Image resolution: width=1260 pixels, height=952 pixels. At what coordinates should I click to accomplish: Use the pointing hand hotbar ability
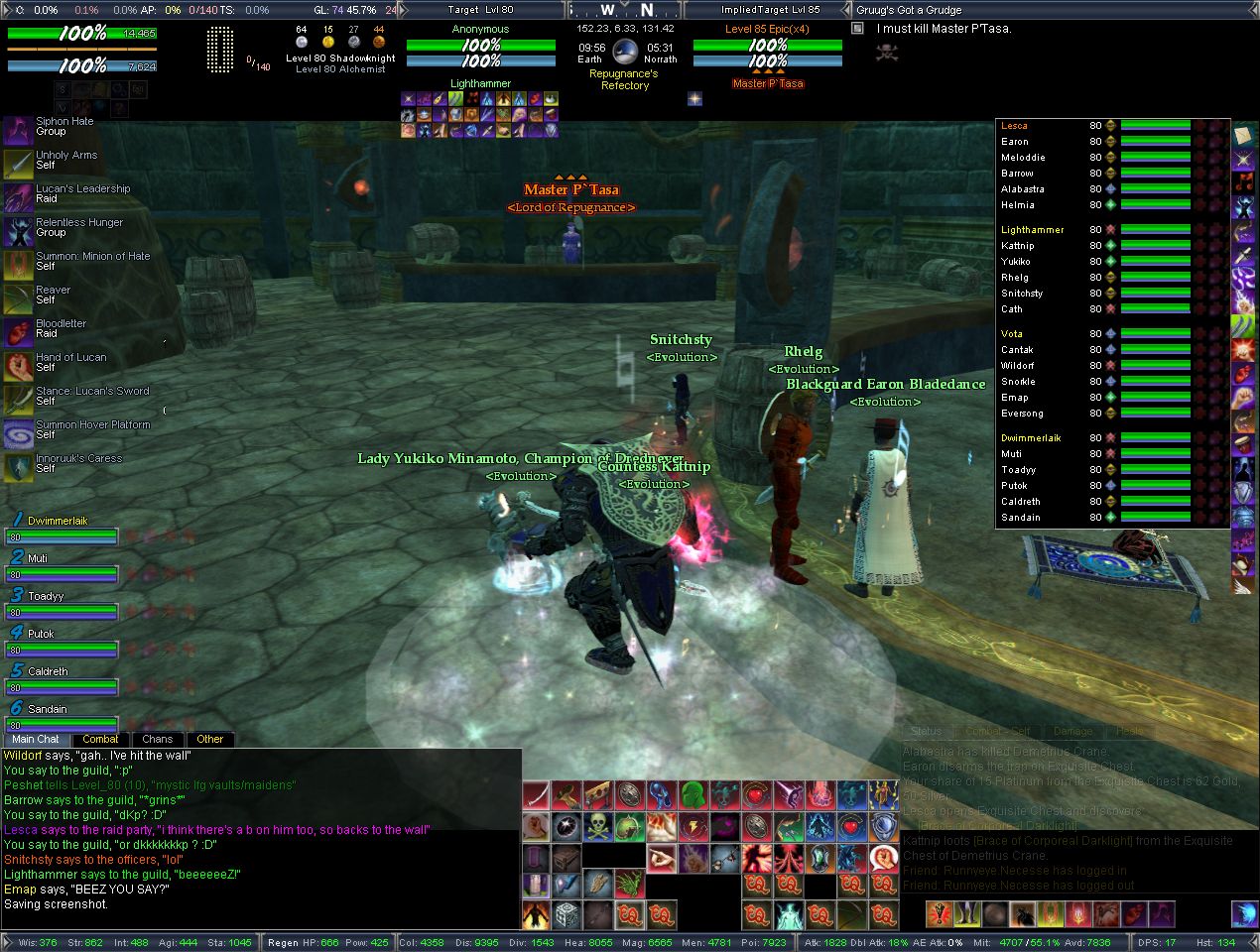[x=662, y=857]
